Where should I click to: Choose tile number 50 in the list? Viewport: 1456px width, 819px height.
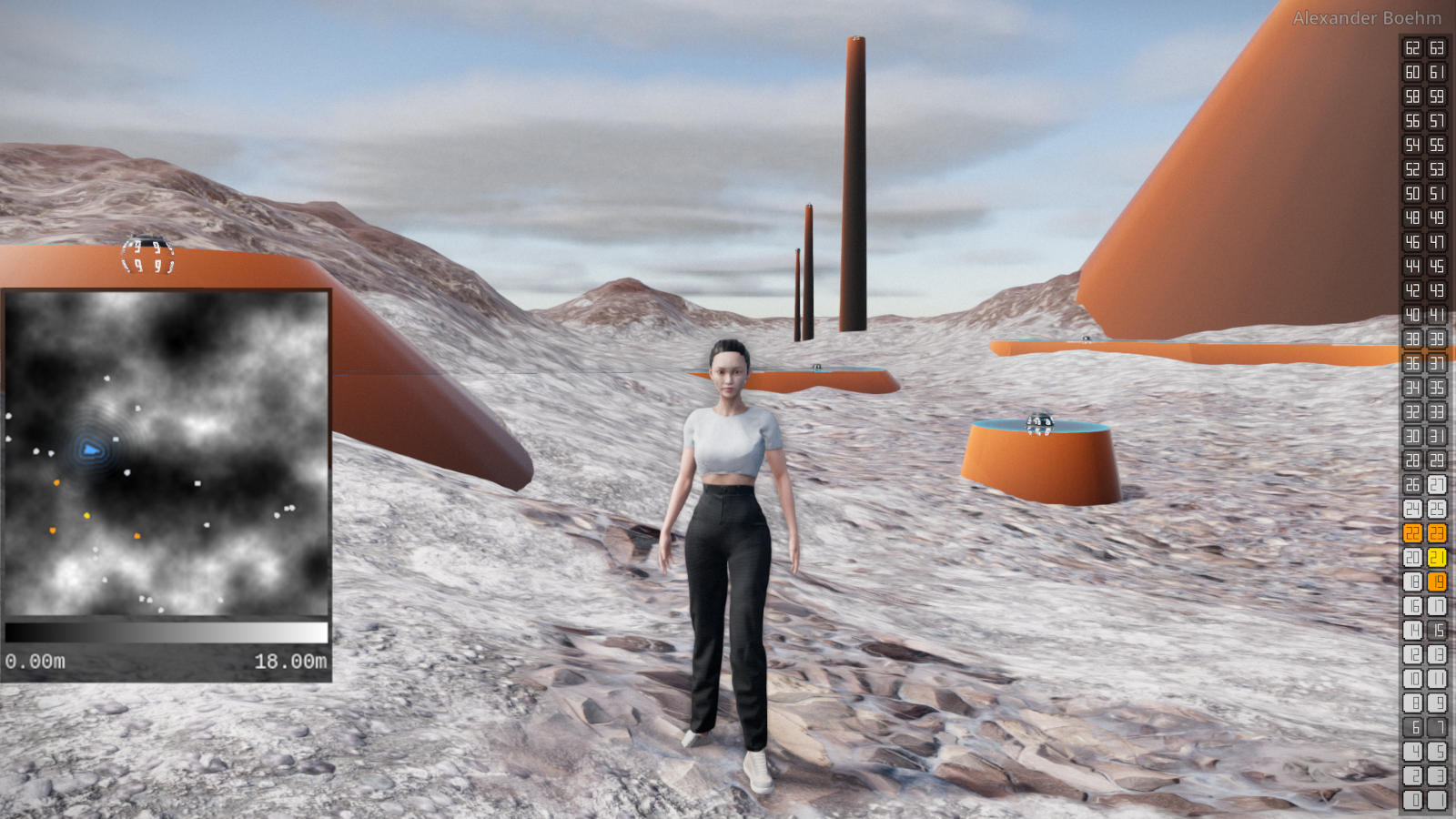click(1412, 193)
